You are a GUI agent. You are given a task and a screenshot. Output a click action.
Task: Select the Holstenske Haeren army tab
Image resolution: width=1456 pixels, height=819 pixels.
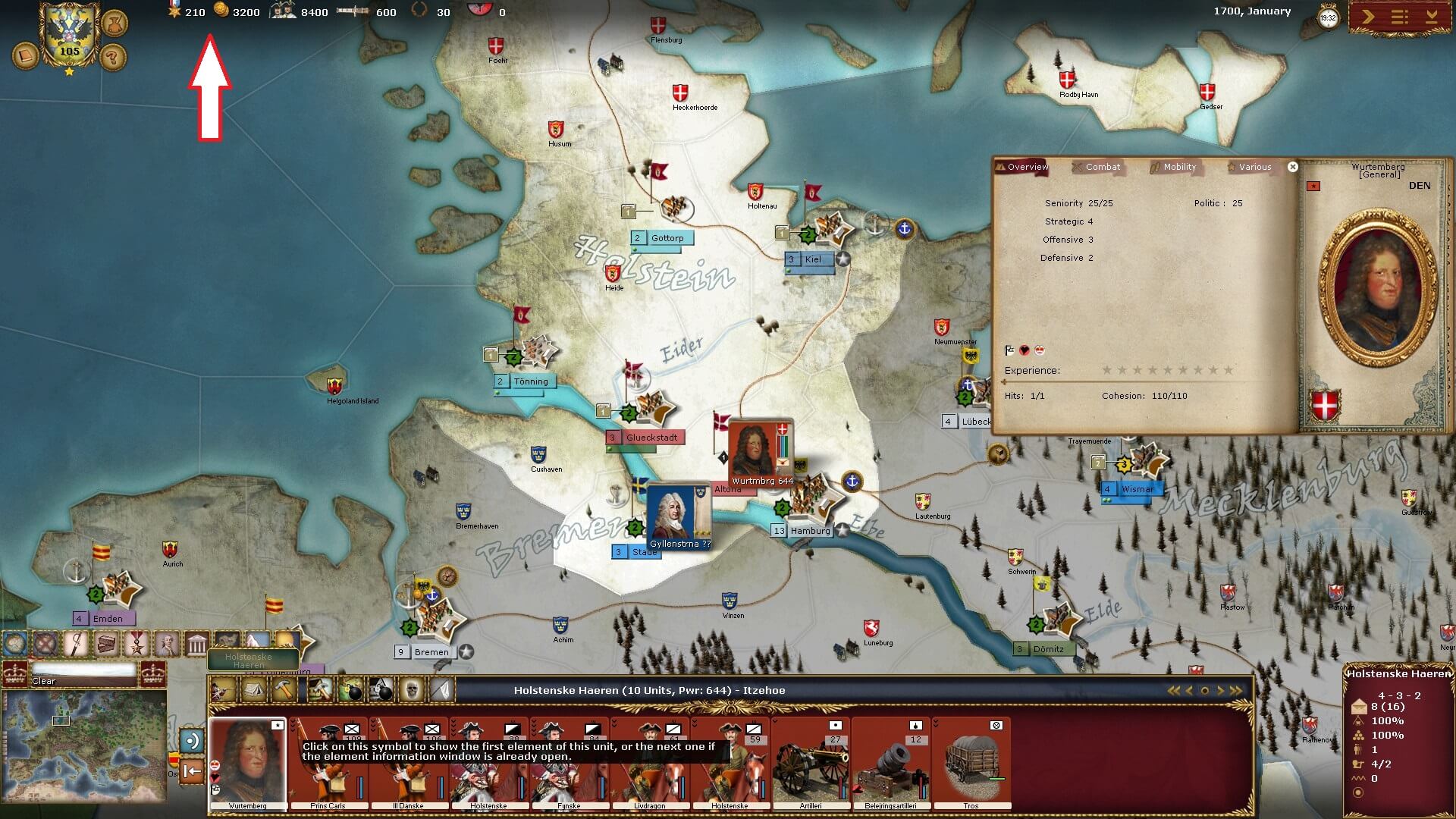pyautogui.click(x=249, y=660)
